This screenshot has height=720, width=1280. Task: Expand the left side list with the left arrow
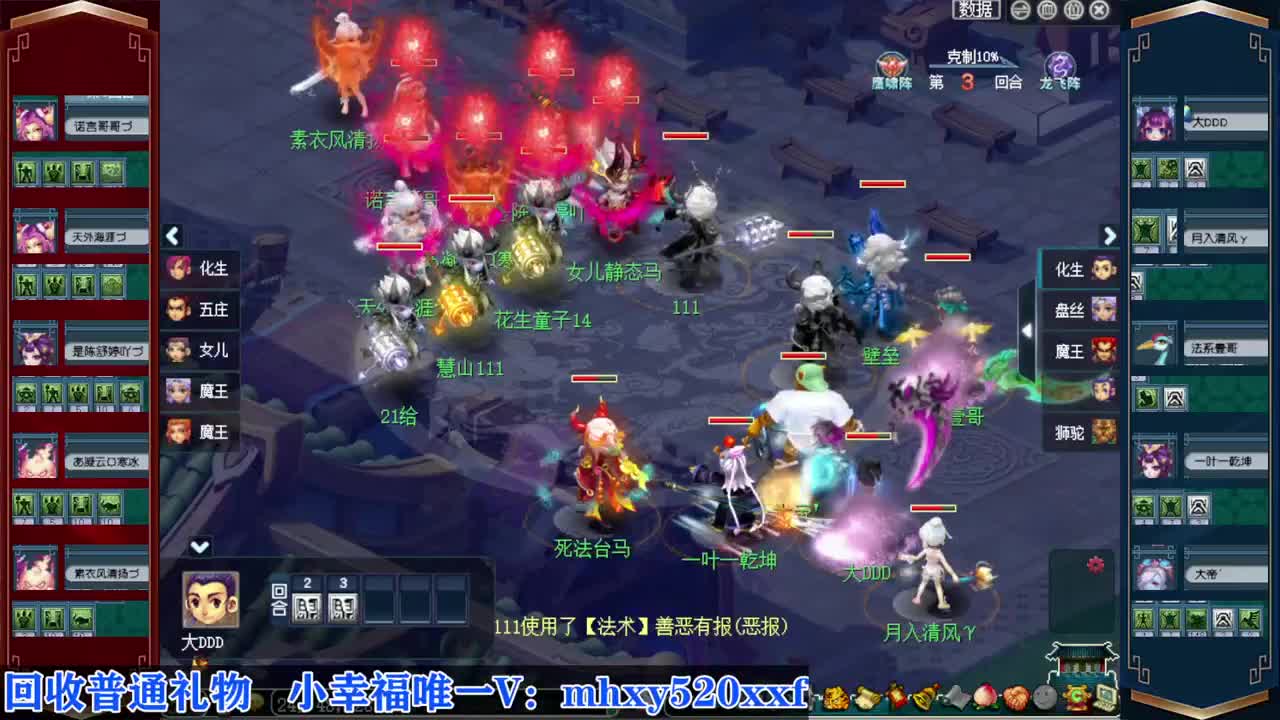[172, 237]
